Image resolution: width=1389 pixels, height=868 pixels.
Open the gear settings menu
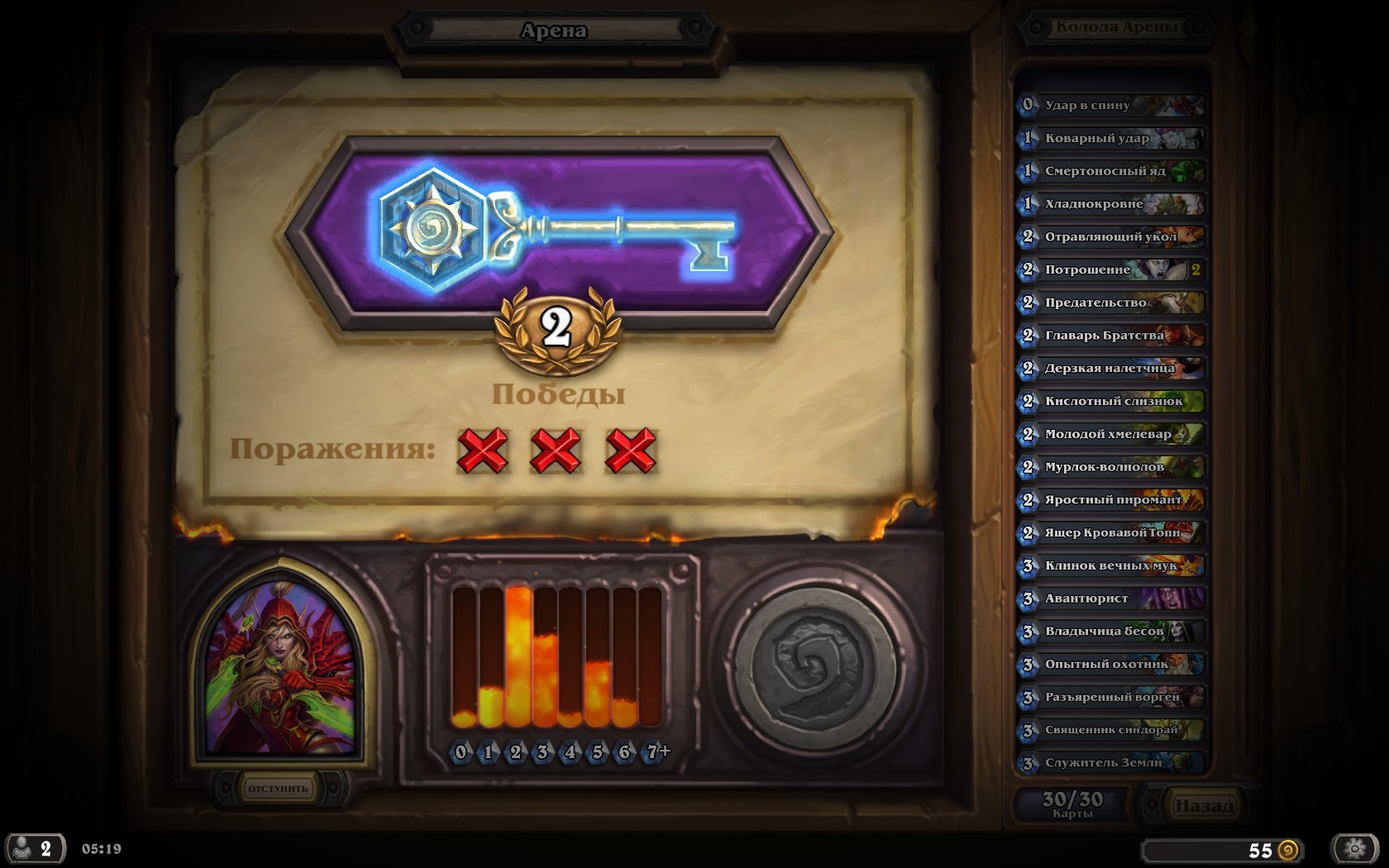[x=1353, y=848]
